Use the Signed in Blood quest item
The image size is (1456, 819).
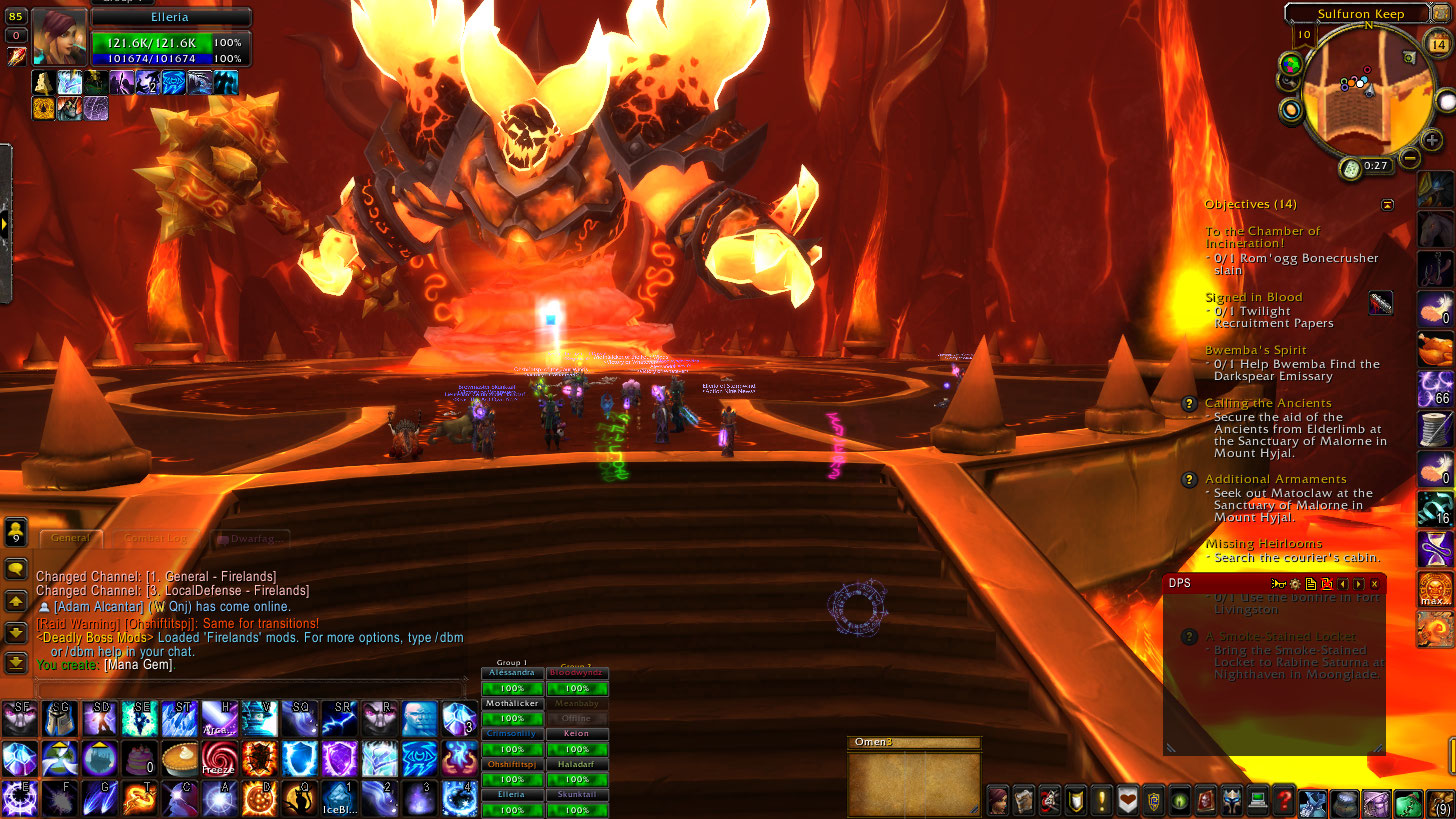point(1381,303)
